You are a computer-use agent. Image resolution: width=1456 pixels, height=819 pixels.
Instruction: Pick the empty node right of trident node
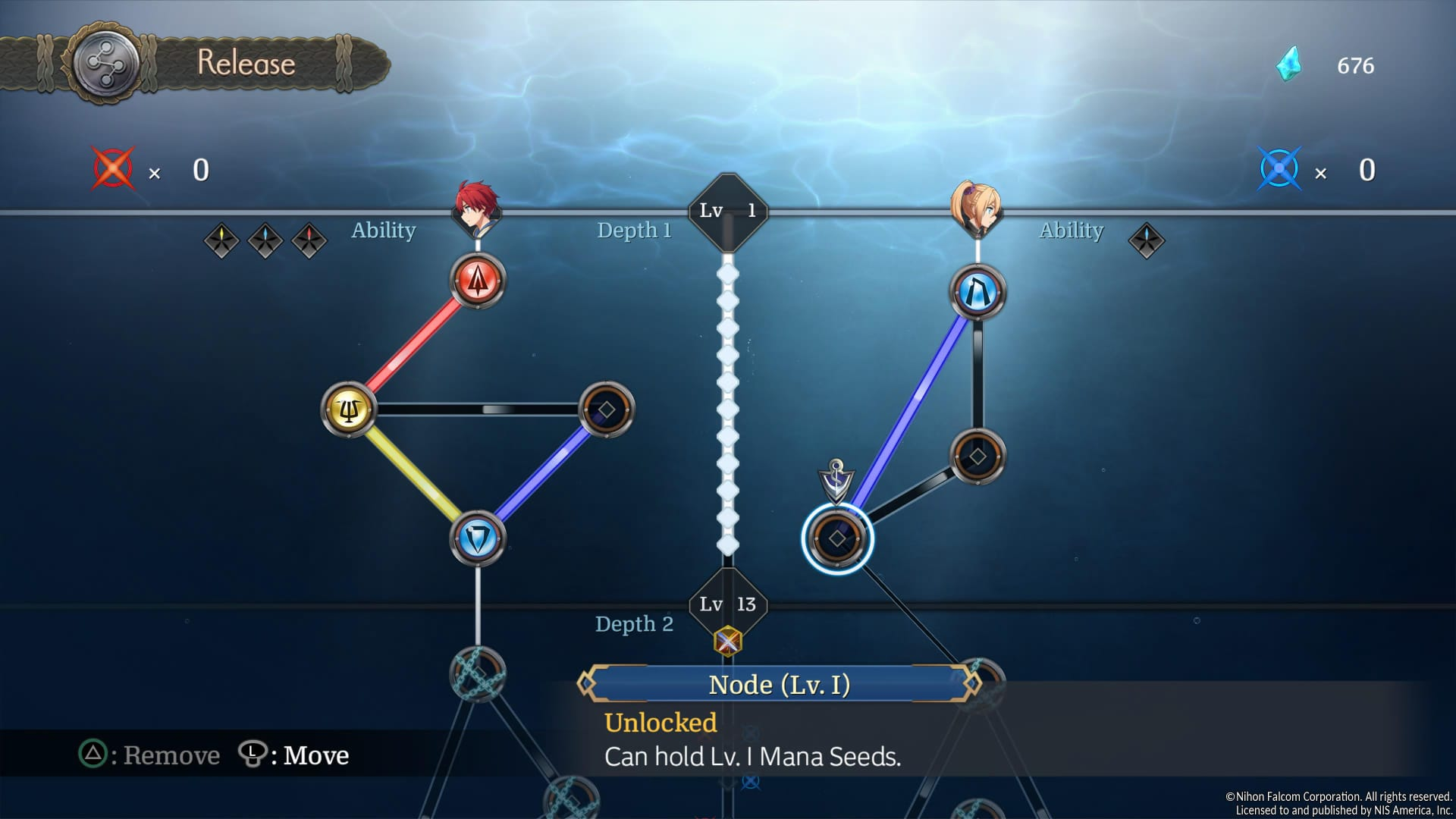tap(606, 410)
